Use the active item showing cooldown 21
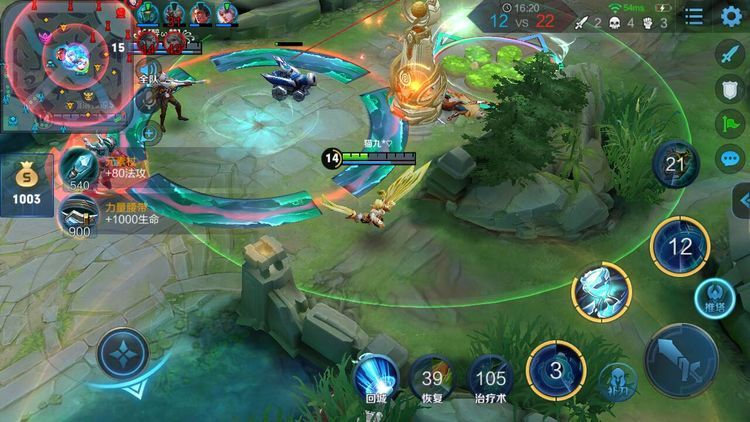Image resolution: width=750 pixels, height=422 pixels. [675, 165]
